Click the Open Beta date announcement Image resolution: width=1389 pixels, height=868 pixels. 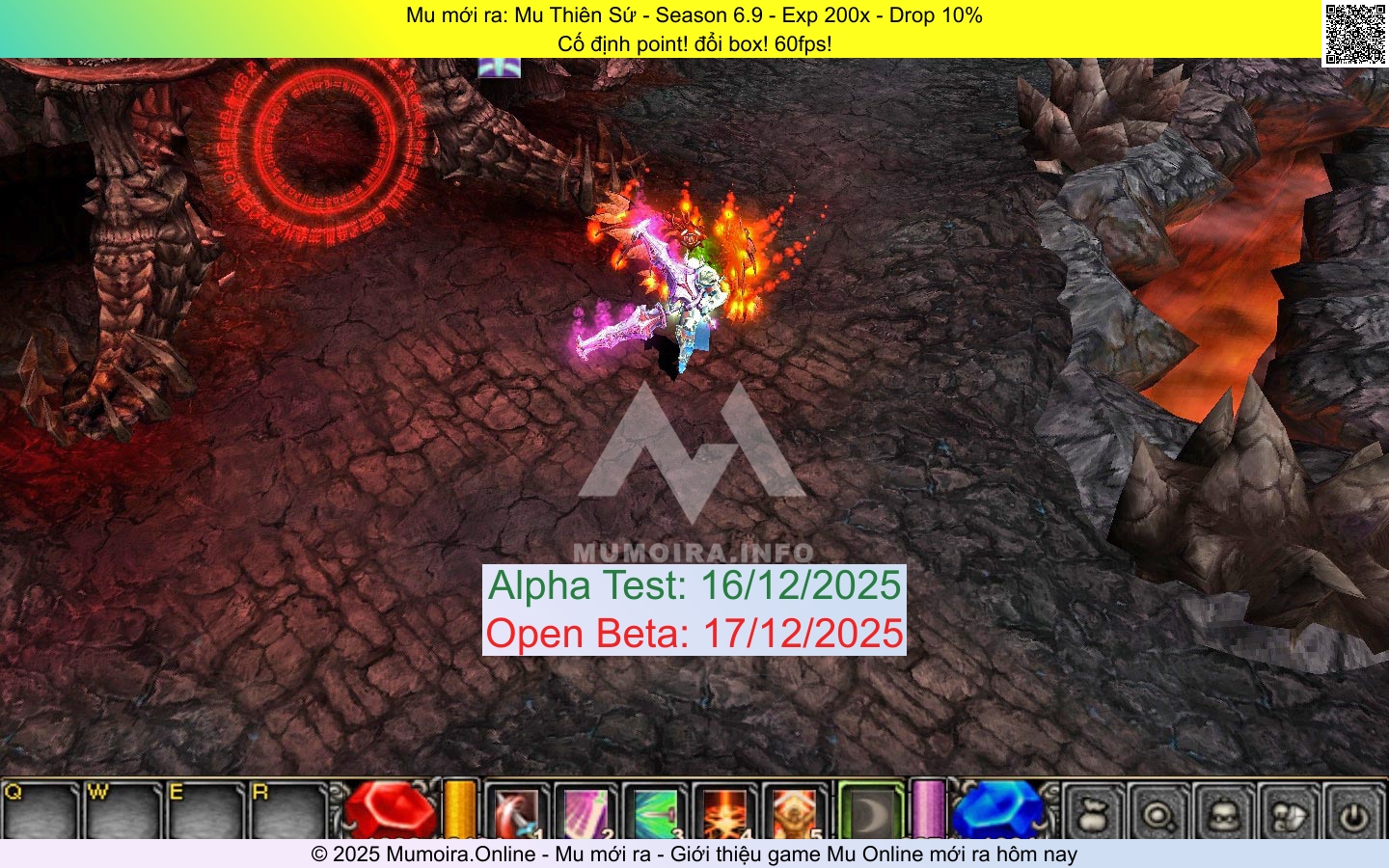[x=695, y=635]
